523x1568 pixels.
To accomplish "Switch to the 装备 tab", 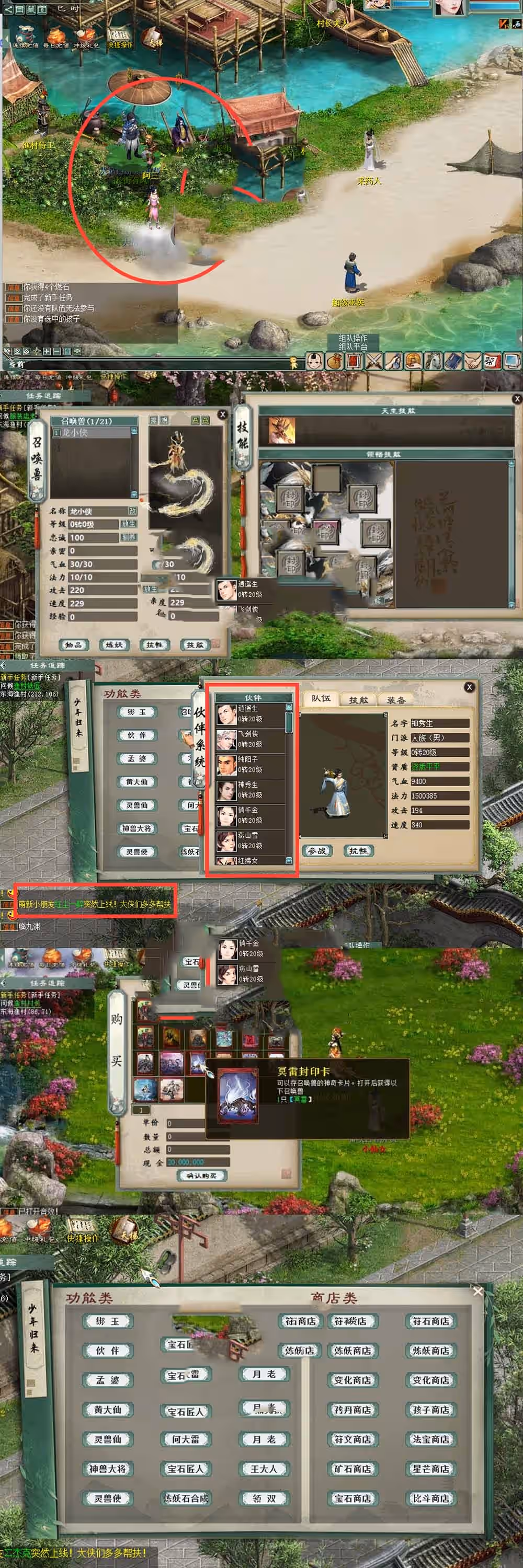I will (396, 700).
